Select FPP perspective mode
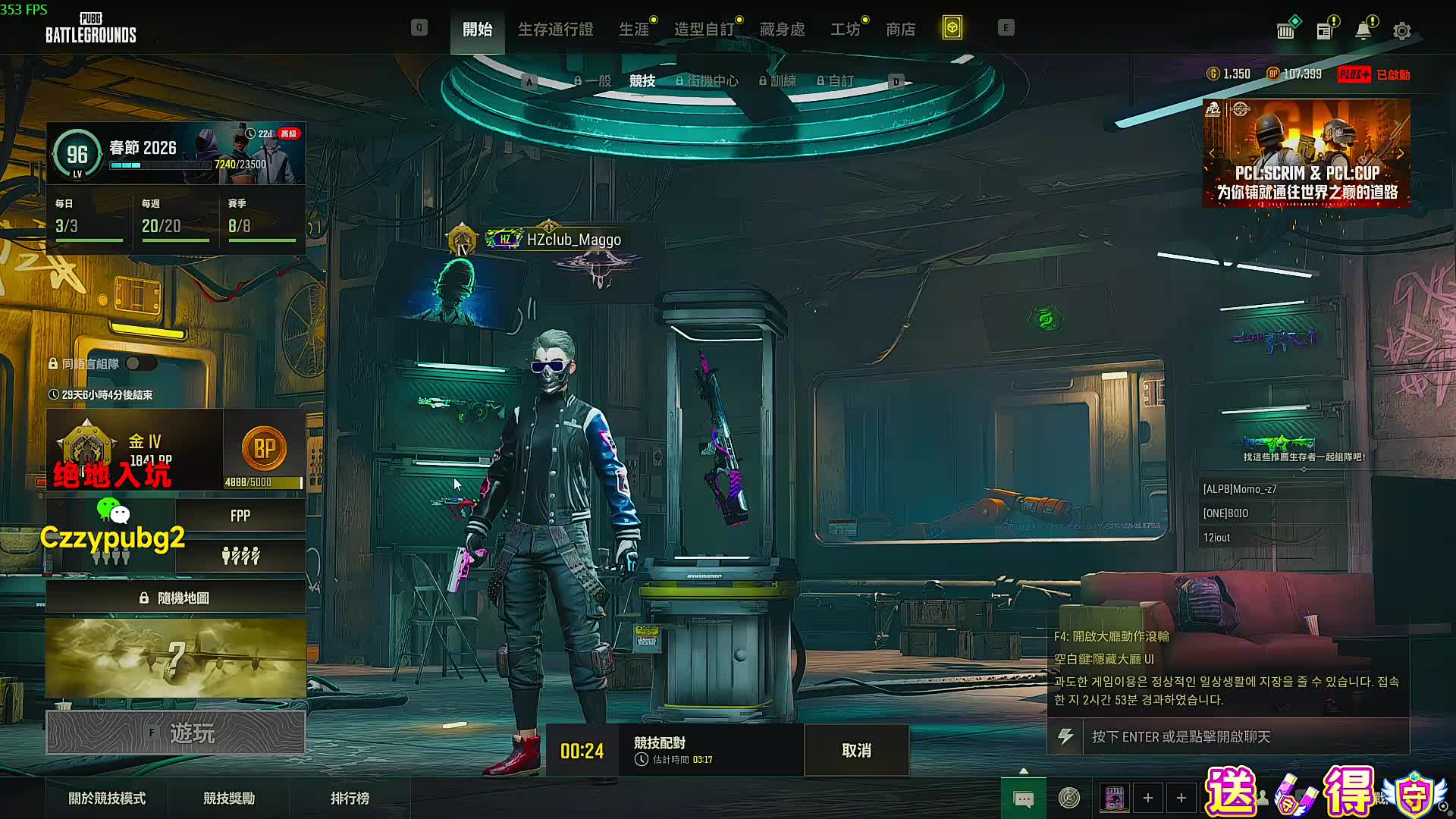Image resolution: width=1456 pixels, height=819 pixels. 240,516
